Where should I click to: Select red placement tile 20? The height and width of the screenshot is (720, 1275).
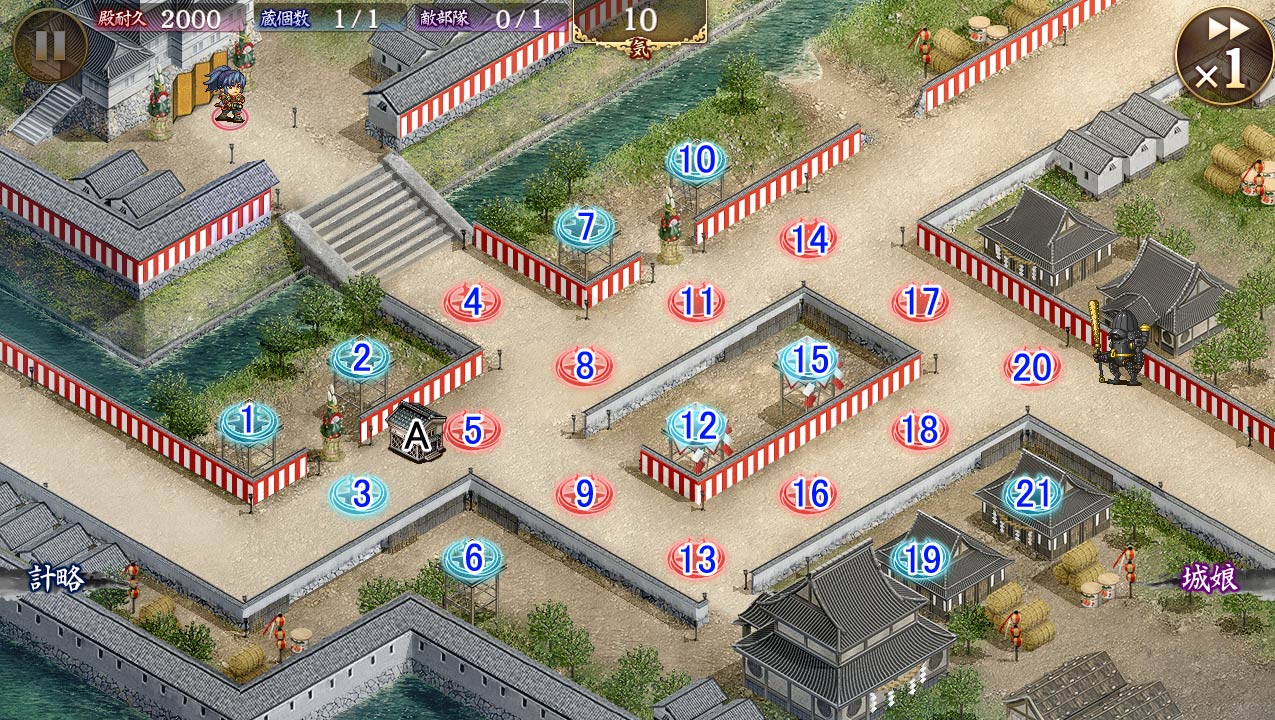(x=1032, y=368)
